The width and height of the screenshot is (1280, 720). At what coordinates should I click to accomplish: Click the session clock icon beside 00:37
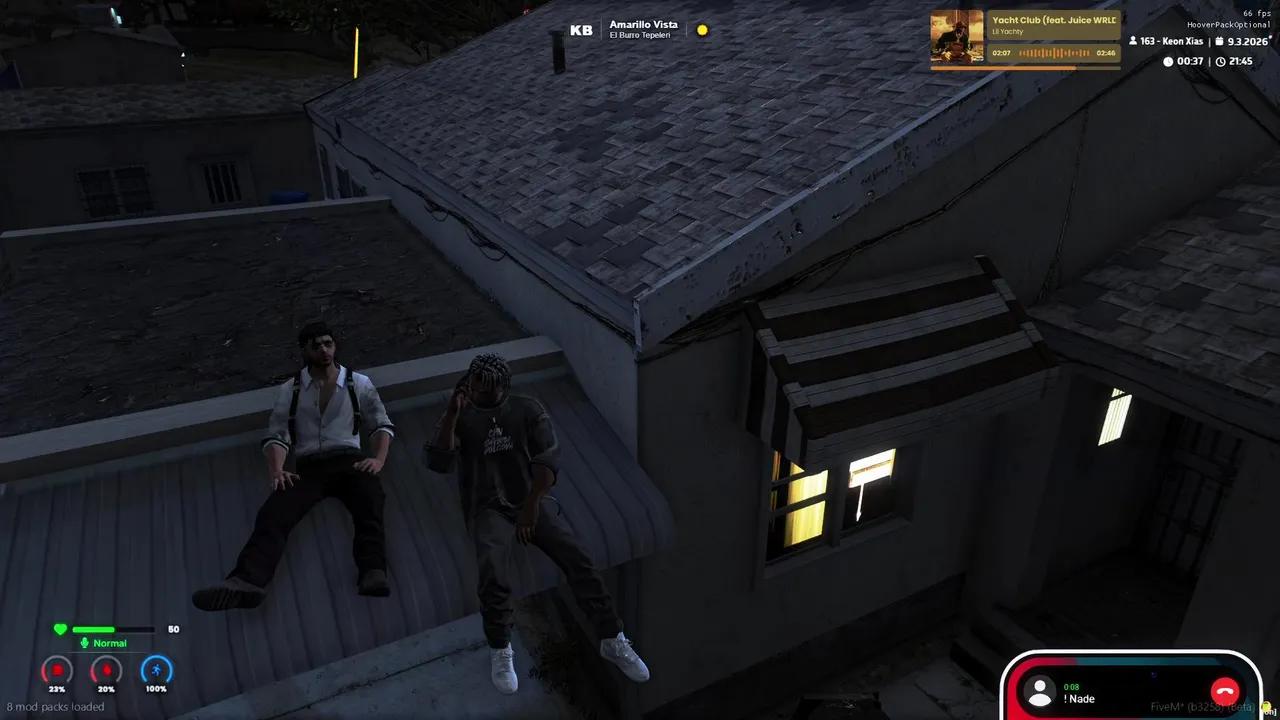pos(1168,61)
